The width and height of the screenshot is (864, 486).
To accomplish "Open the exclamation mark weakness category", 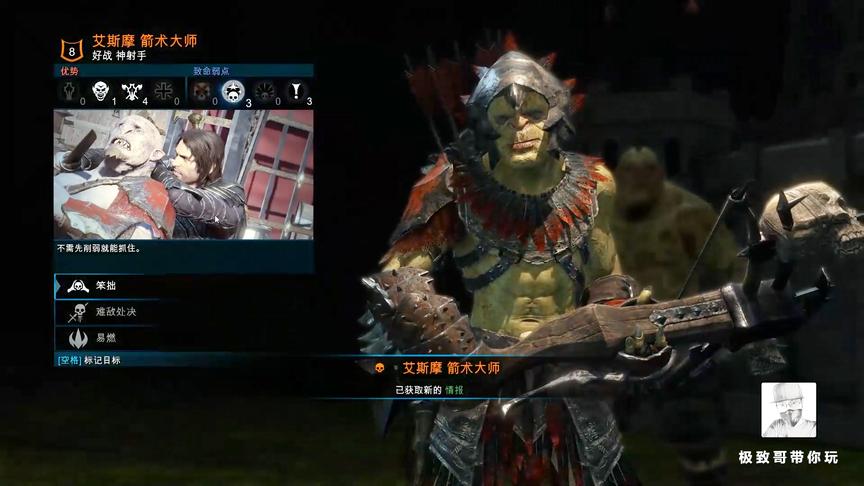I will pos(297,93).
